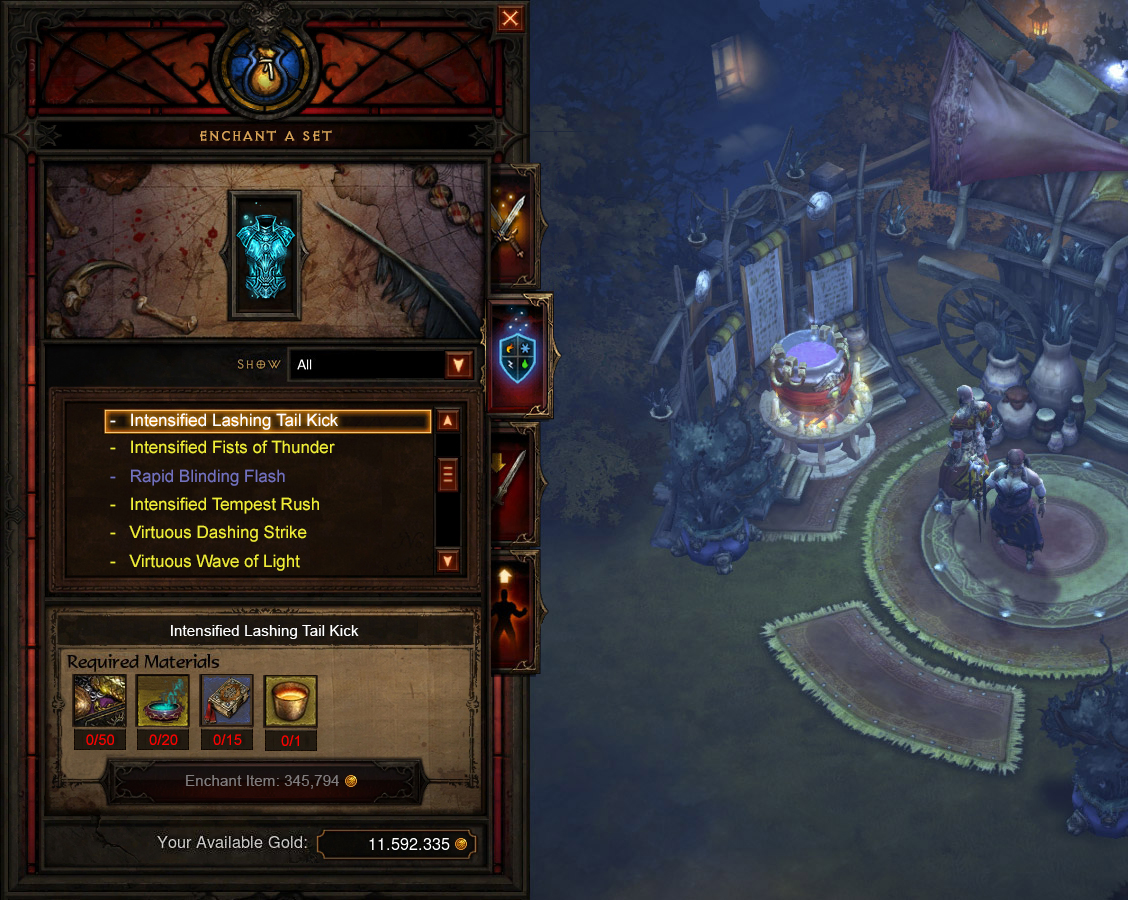Click the glowing bowl material icon
The image size is (1128, 900).
163,700
